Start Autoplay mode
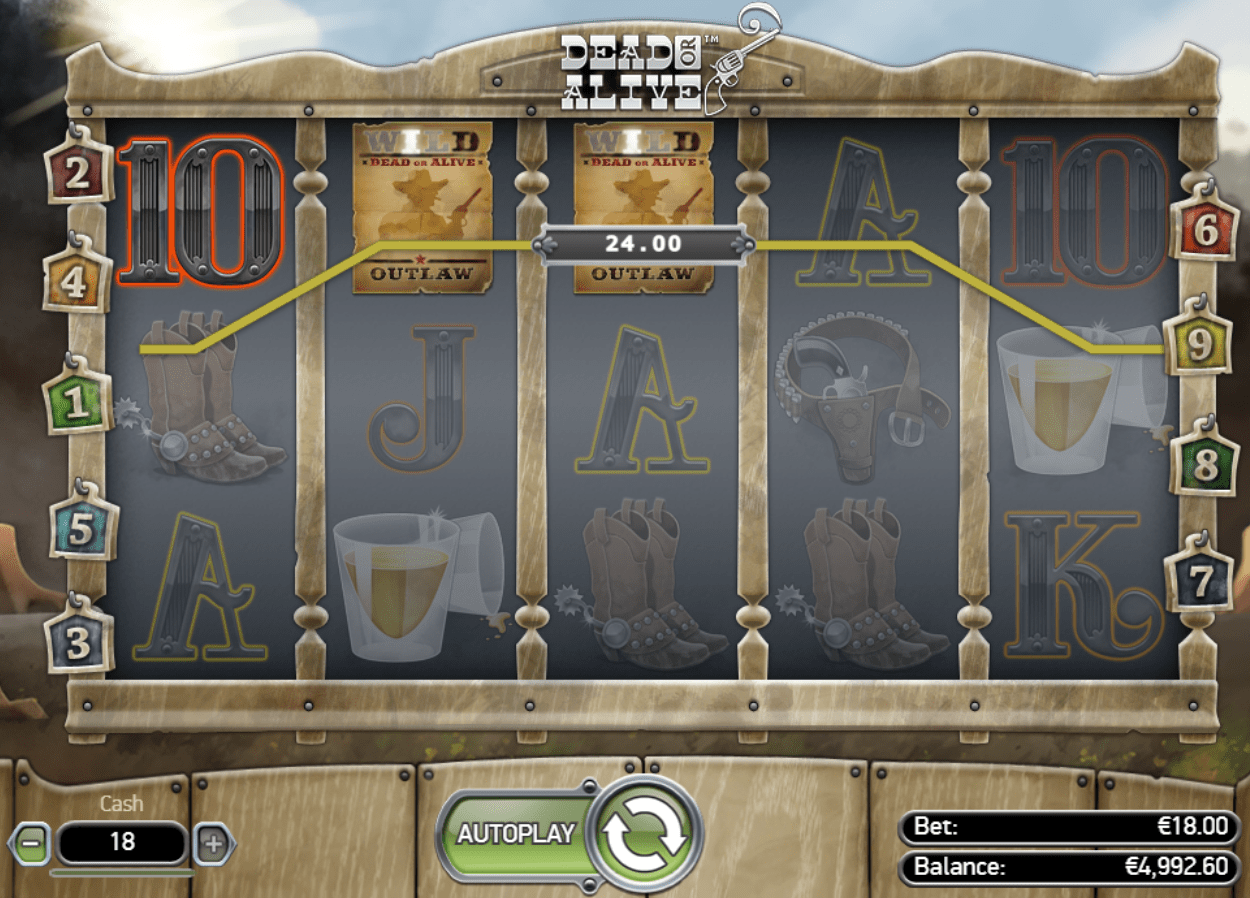Viewport: 1250px width, 898px height. point(516,834)
